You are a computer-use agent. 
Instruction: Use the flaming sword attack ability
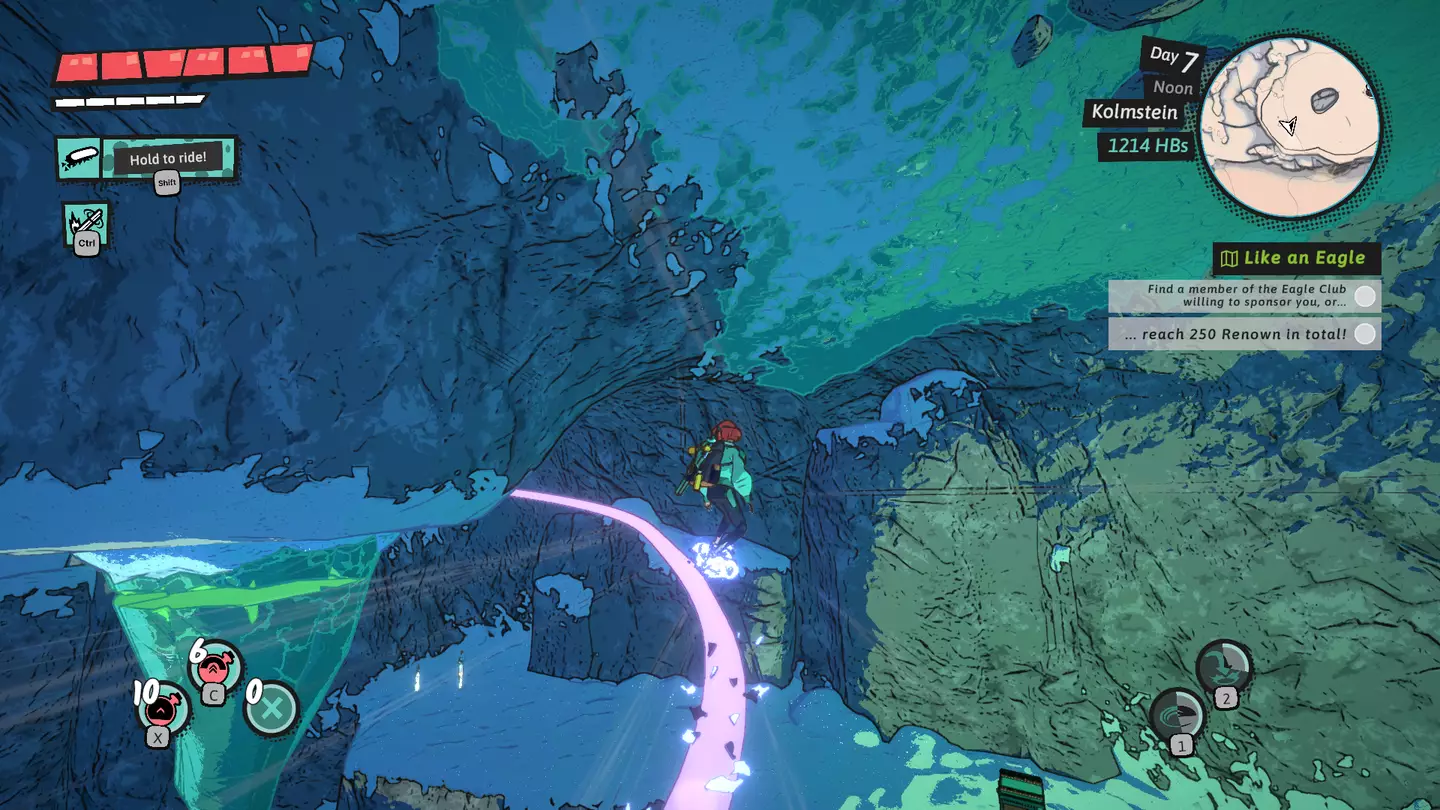point(86,223)
